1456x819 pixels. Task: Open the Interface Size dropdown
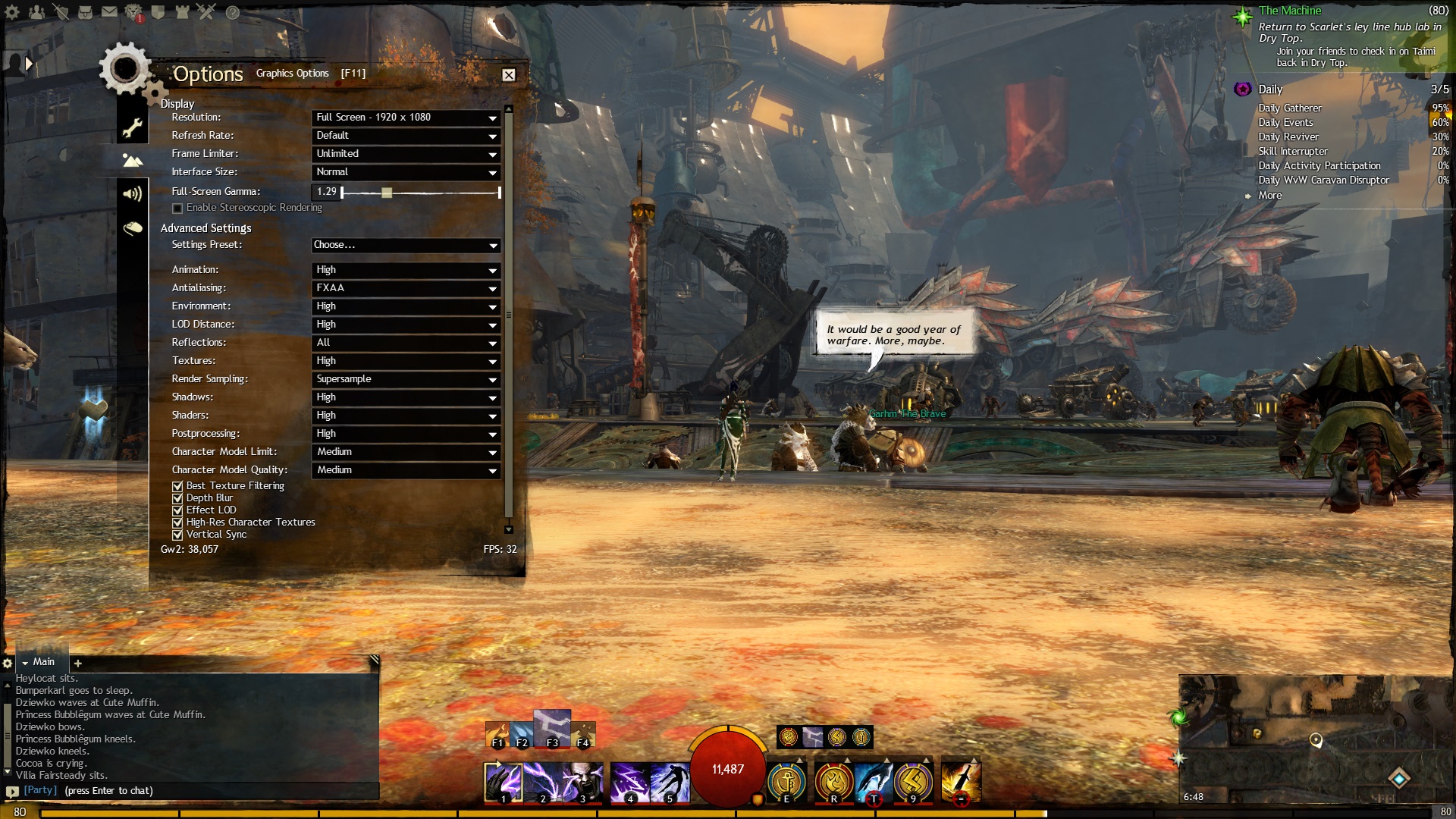406,172
